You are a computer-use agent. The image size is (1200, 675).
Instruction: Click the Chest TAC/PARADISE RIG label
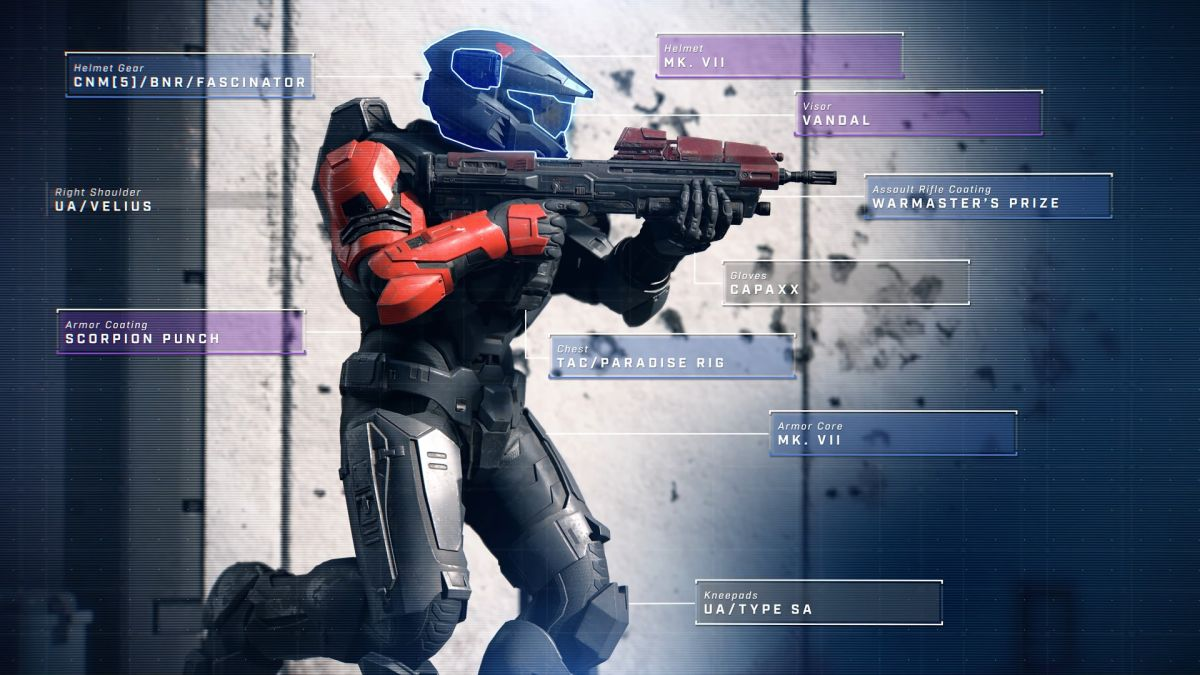click(x=672, y=356)
